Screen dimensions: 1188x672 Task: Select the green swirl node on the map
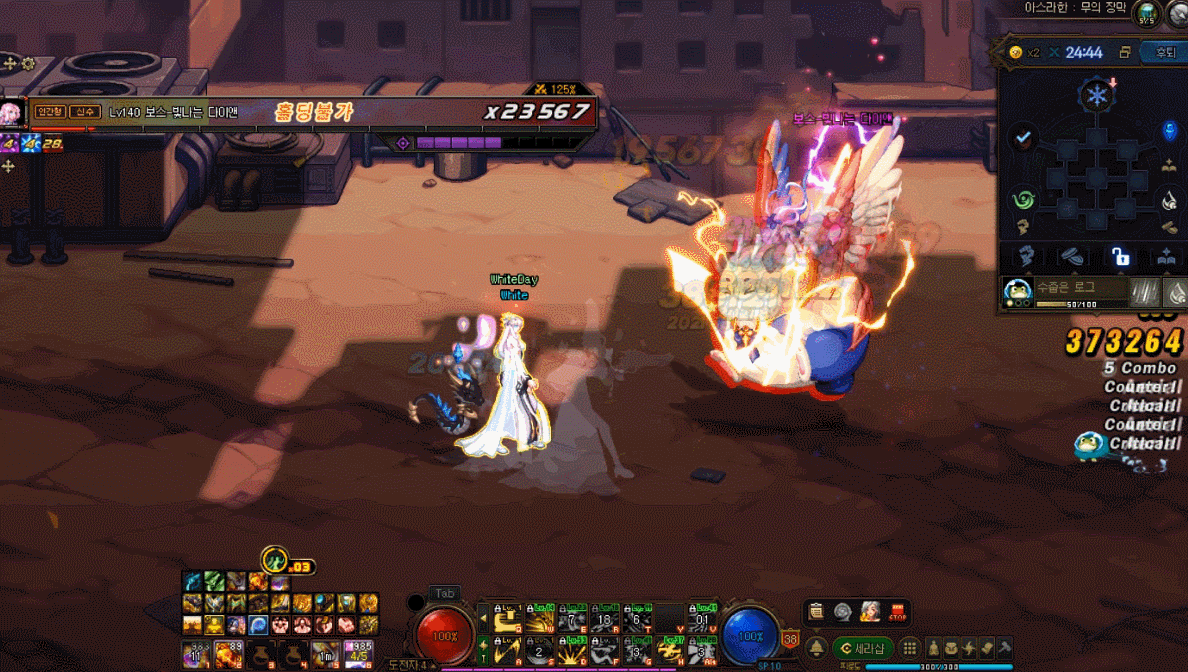point(1022,199)
